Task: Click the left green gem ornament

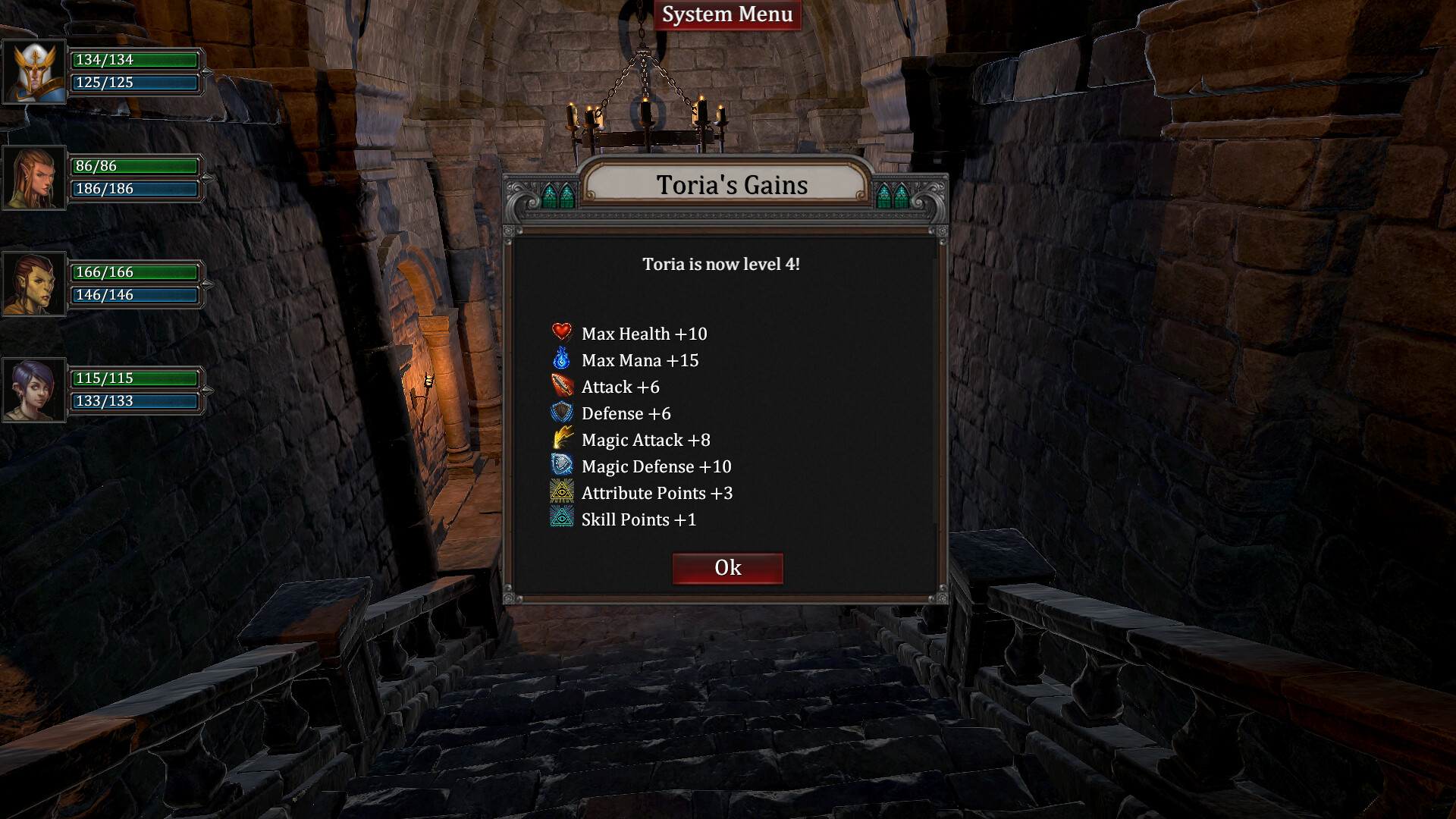Action: tap(559, 194)
